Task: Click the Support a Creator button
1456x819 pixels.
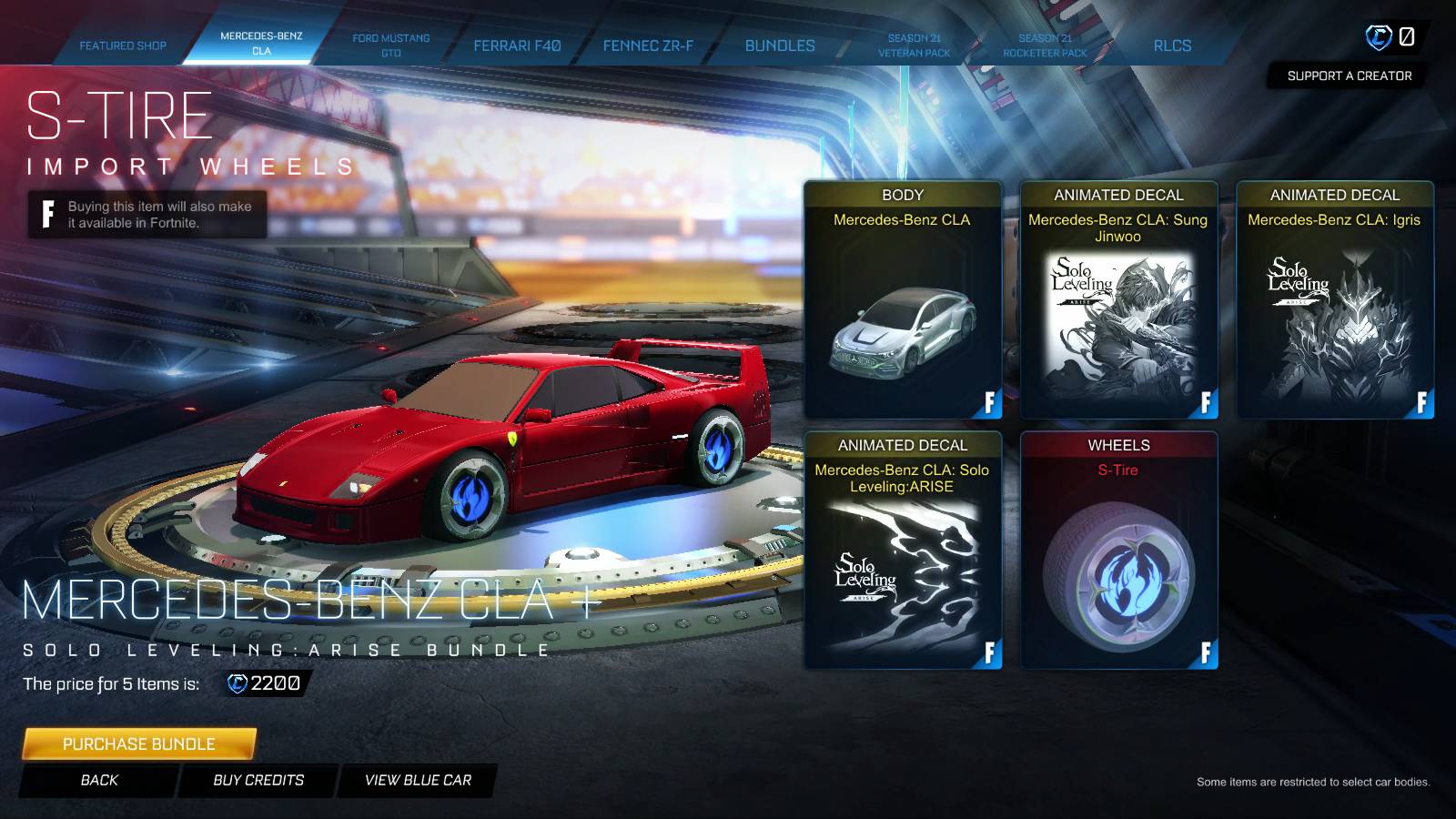Action: pyautogui.click(x=1349, y=76)
